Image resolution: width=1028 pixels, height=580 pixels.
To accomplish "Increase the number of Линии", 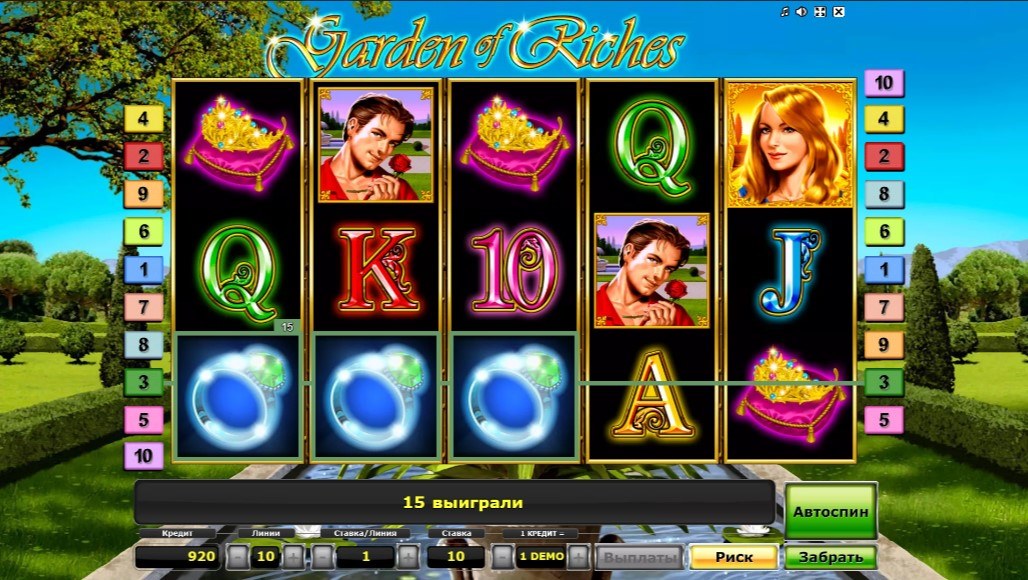I will tap(293, 556).
